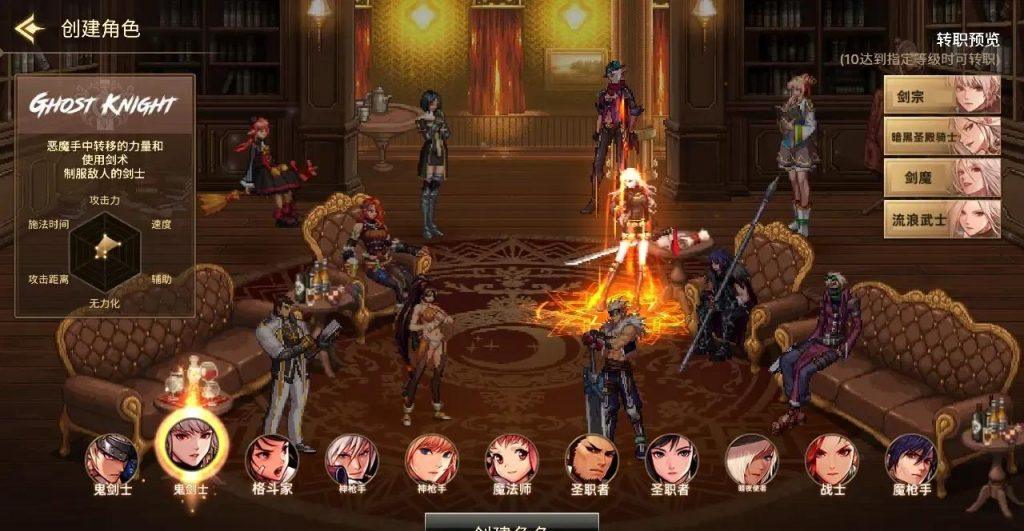Select the 魔法师 mage class portrait
This screenshot has height=531, width=1024.
pos(511,460)
